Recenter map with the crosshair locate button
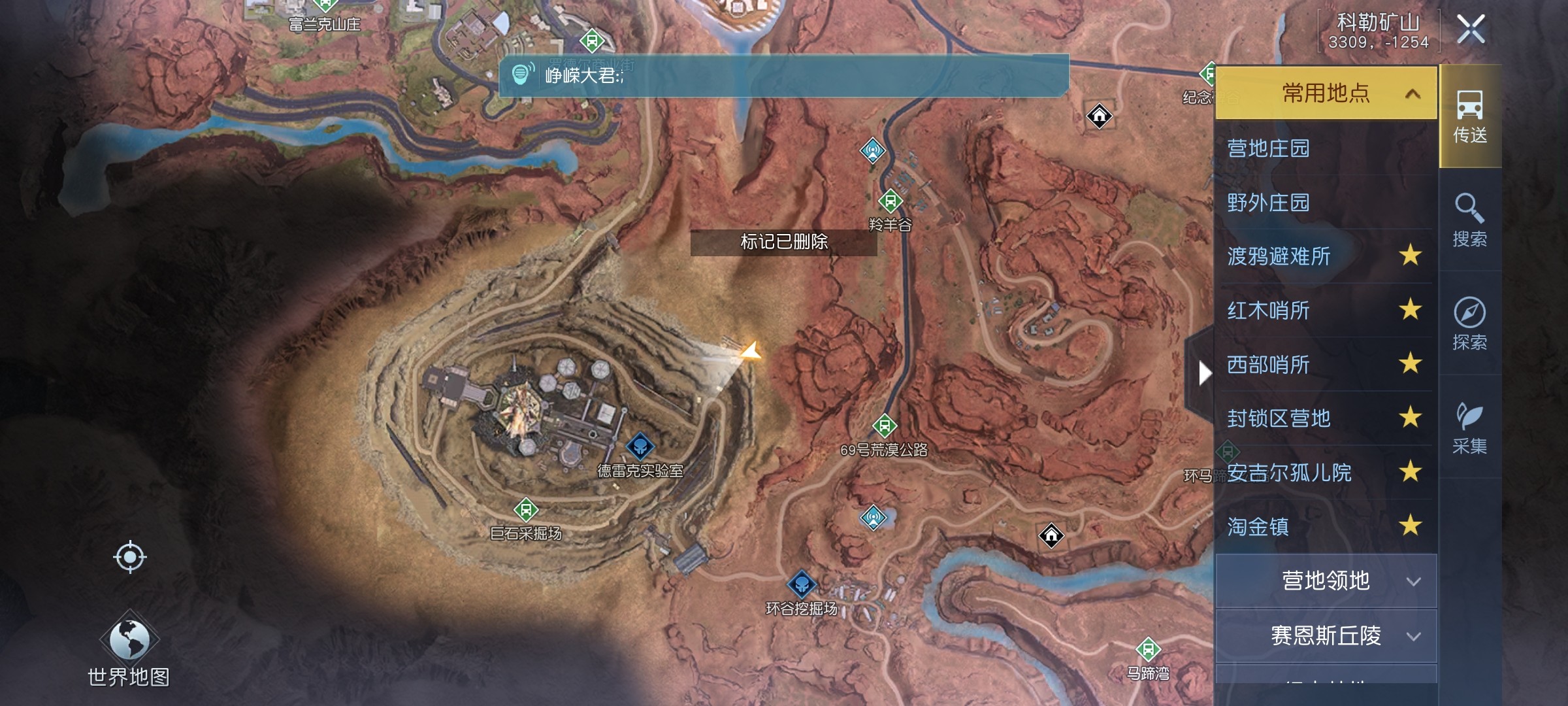Image resolution: width=1568 pixels, height=706 pixels. [129, 558]
